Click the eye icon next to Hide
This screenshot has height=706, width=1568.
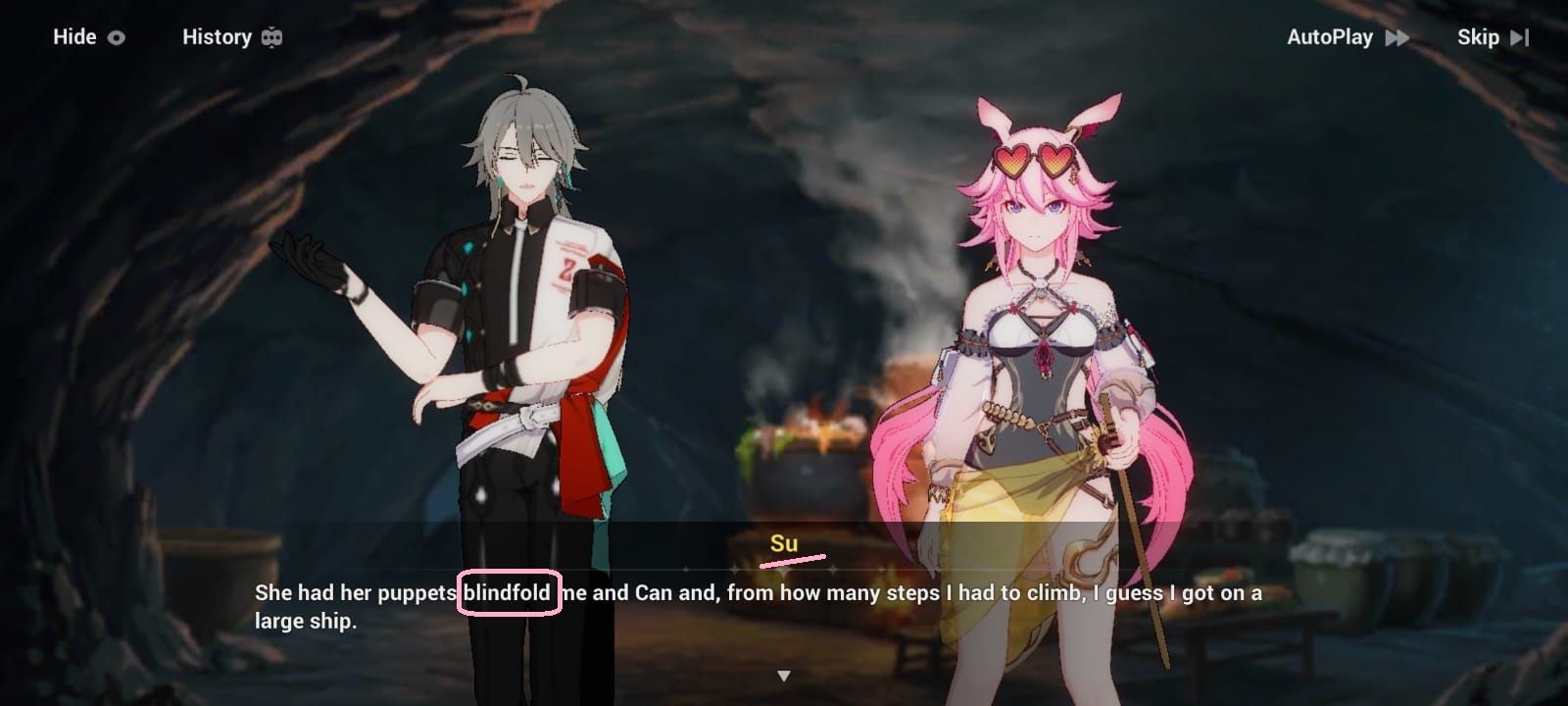point(116,37)
